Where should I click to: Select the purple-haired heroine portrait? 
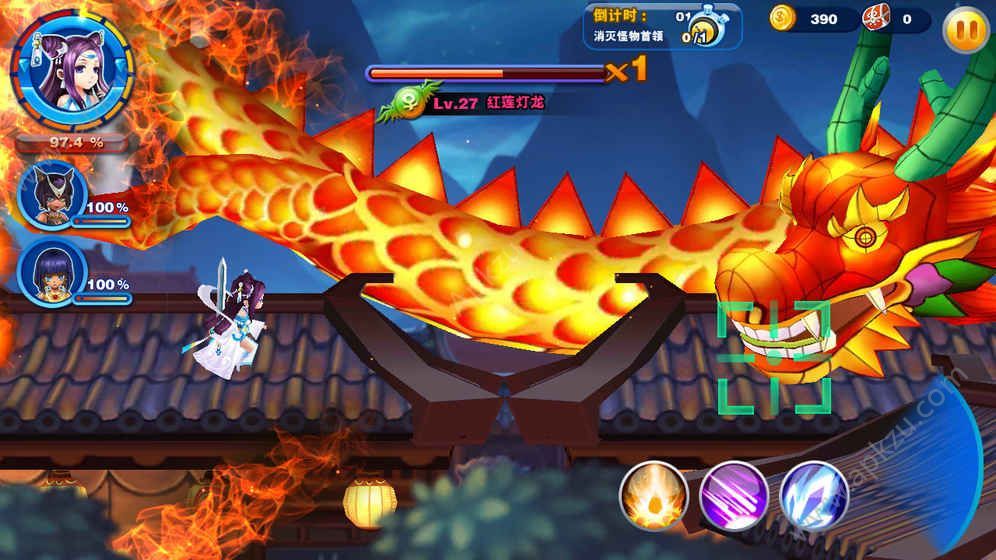point(69,68)
